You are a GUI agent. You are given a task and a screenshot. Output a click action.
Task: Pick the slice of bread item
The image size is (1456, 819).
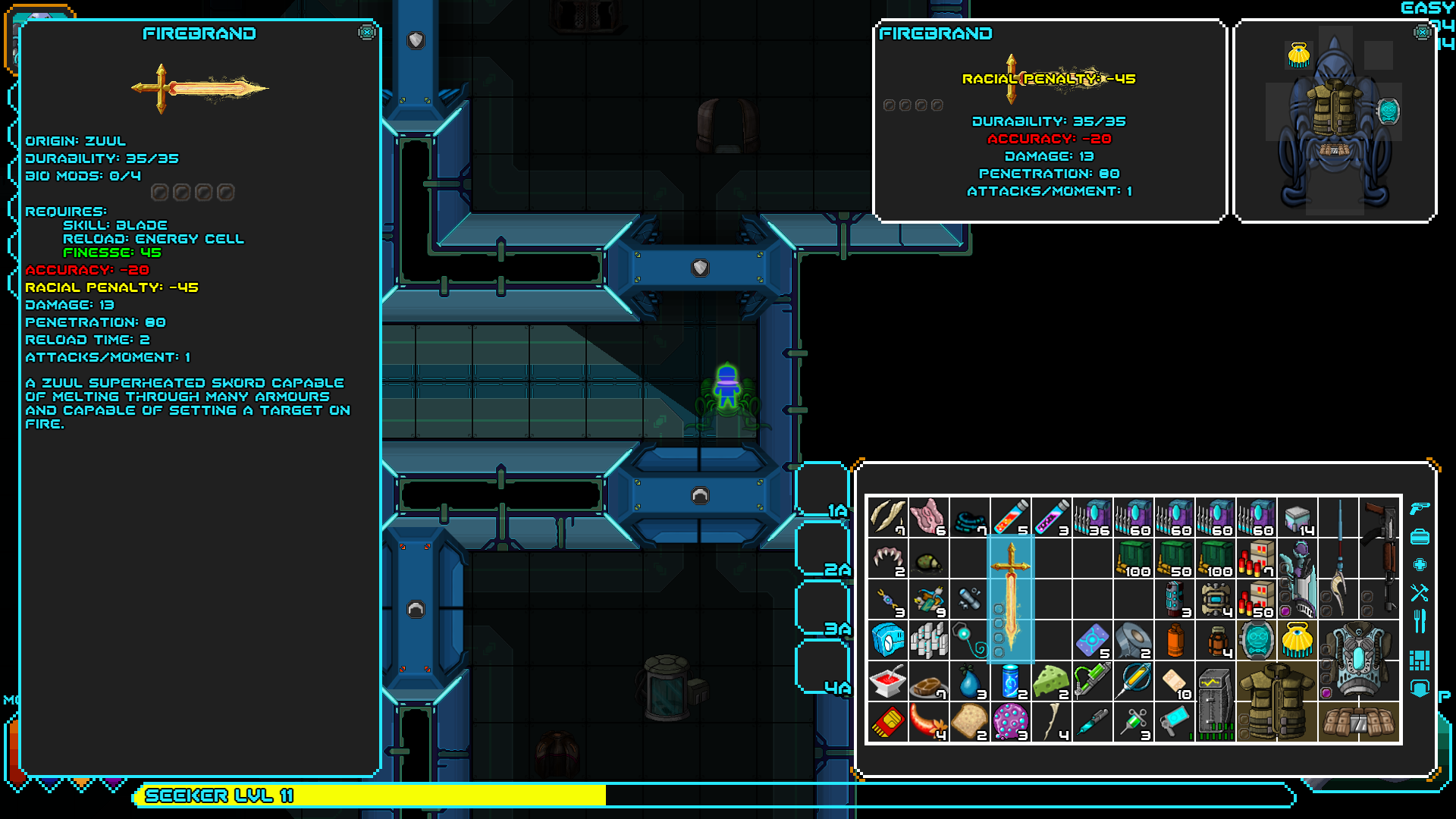969,722
